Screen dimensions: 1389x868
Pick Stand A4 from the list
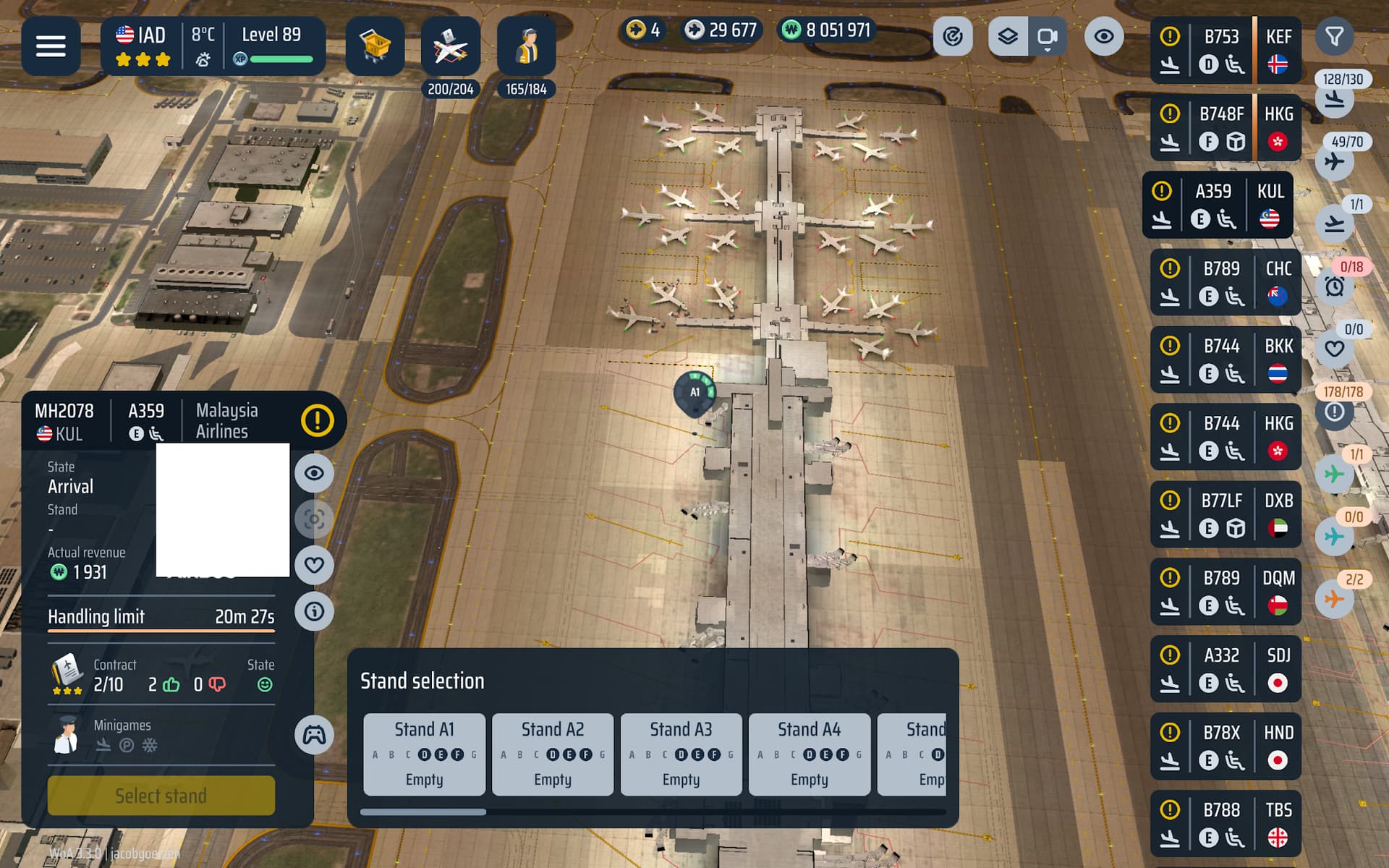click(809, 754)
